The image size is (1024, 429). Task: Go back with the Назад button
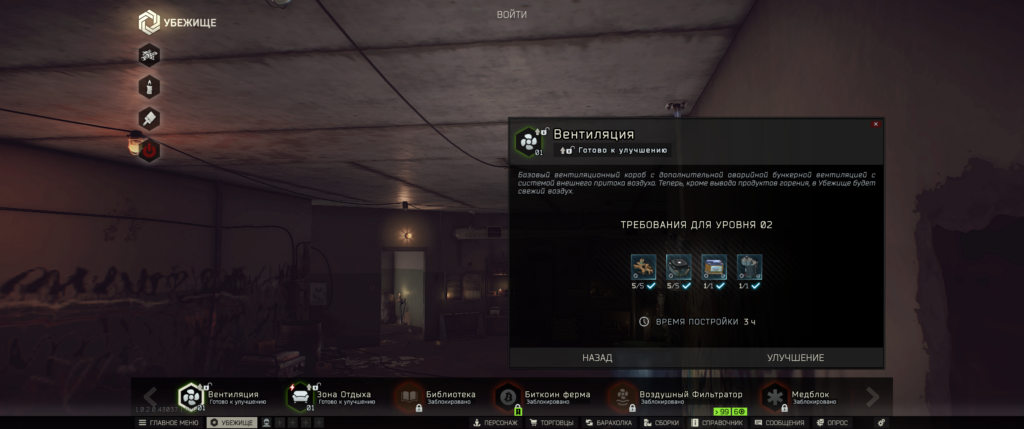coord(597,357)
